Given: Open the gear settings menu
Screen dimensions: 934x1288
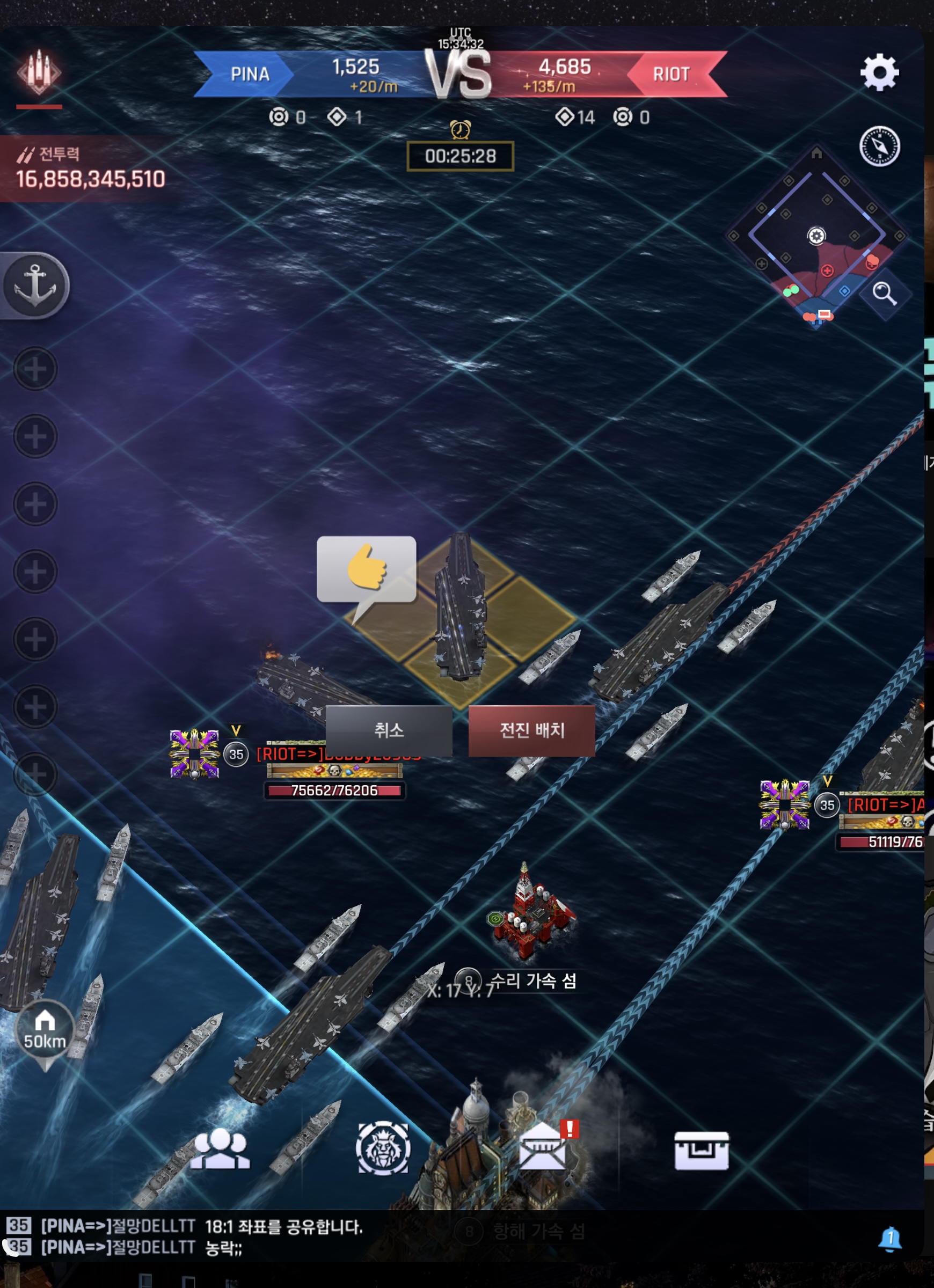Looking at the screenshot, I should point(879,72).
